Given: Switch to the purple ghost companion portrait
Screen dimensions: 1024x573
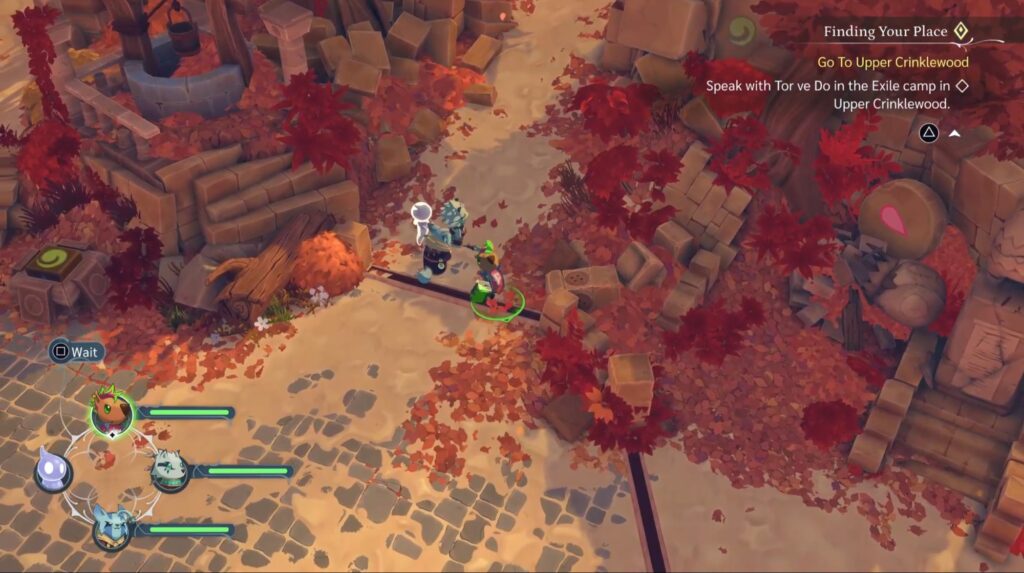Looking at the screenshot, I should [x=52, y=470].
